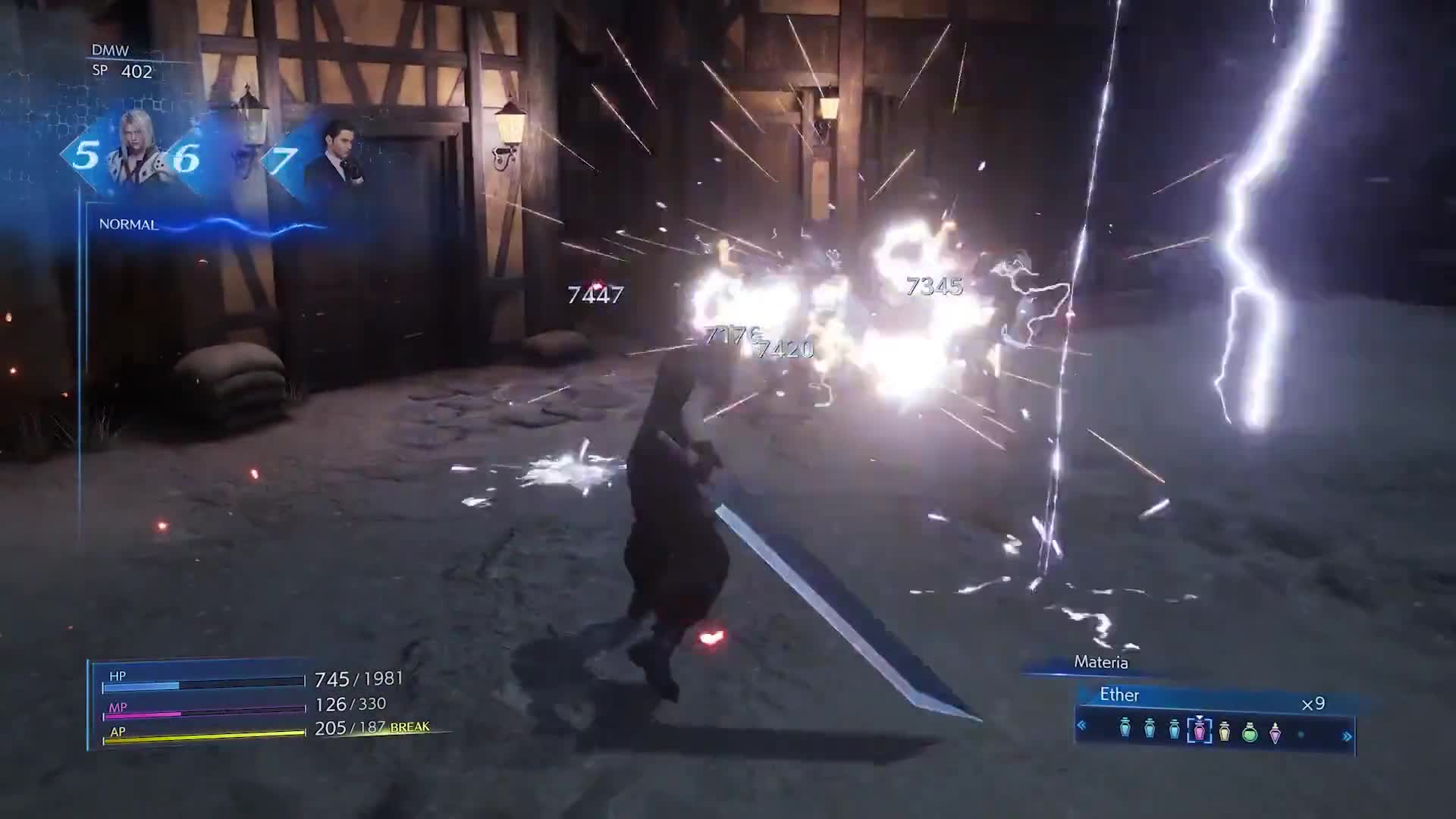This screenshot has width=1456, height=819.
Task: Click the x9 Ether quantity counter
Action: pyautogui.click(x=1313, y=703)
